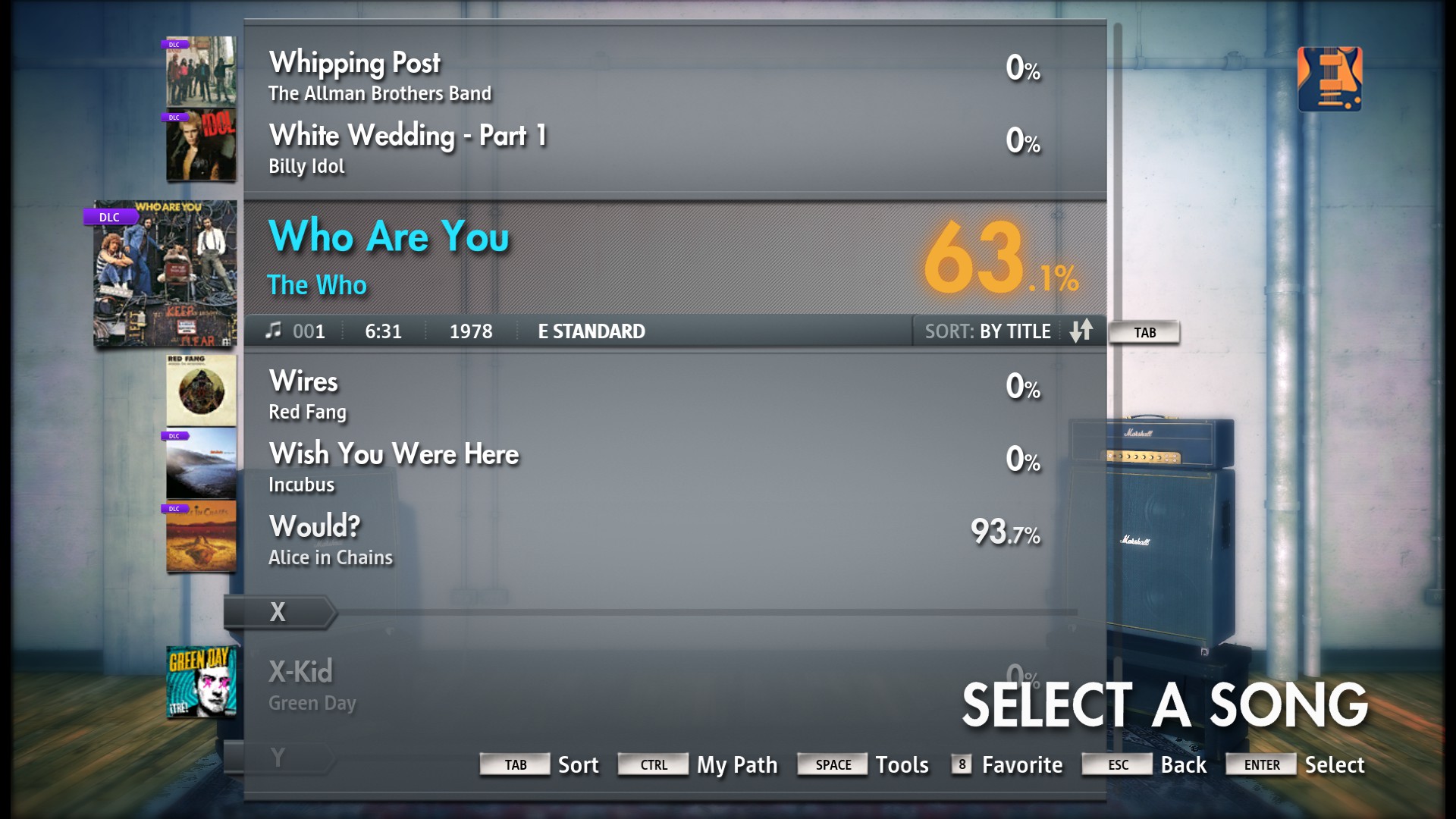
Task: Click the DLC badge on the Alice in Chains album
Action: [x=174, y=509]
